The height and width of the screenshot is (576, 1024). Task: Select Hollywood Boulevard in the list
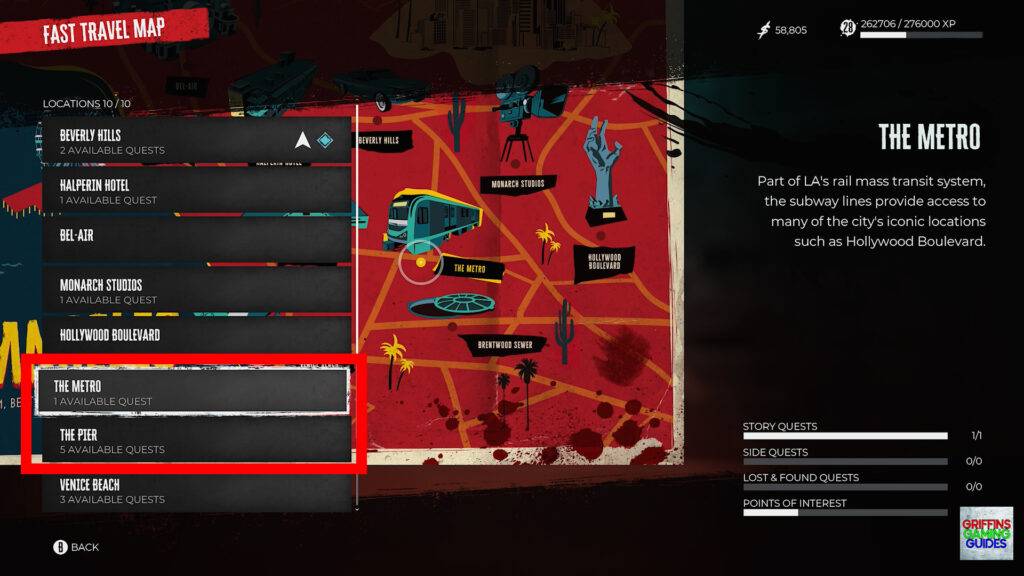point(196,338)
